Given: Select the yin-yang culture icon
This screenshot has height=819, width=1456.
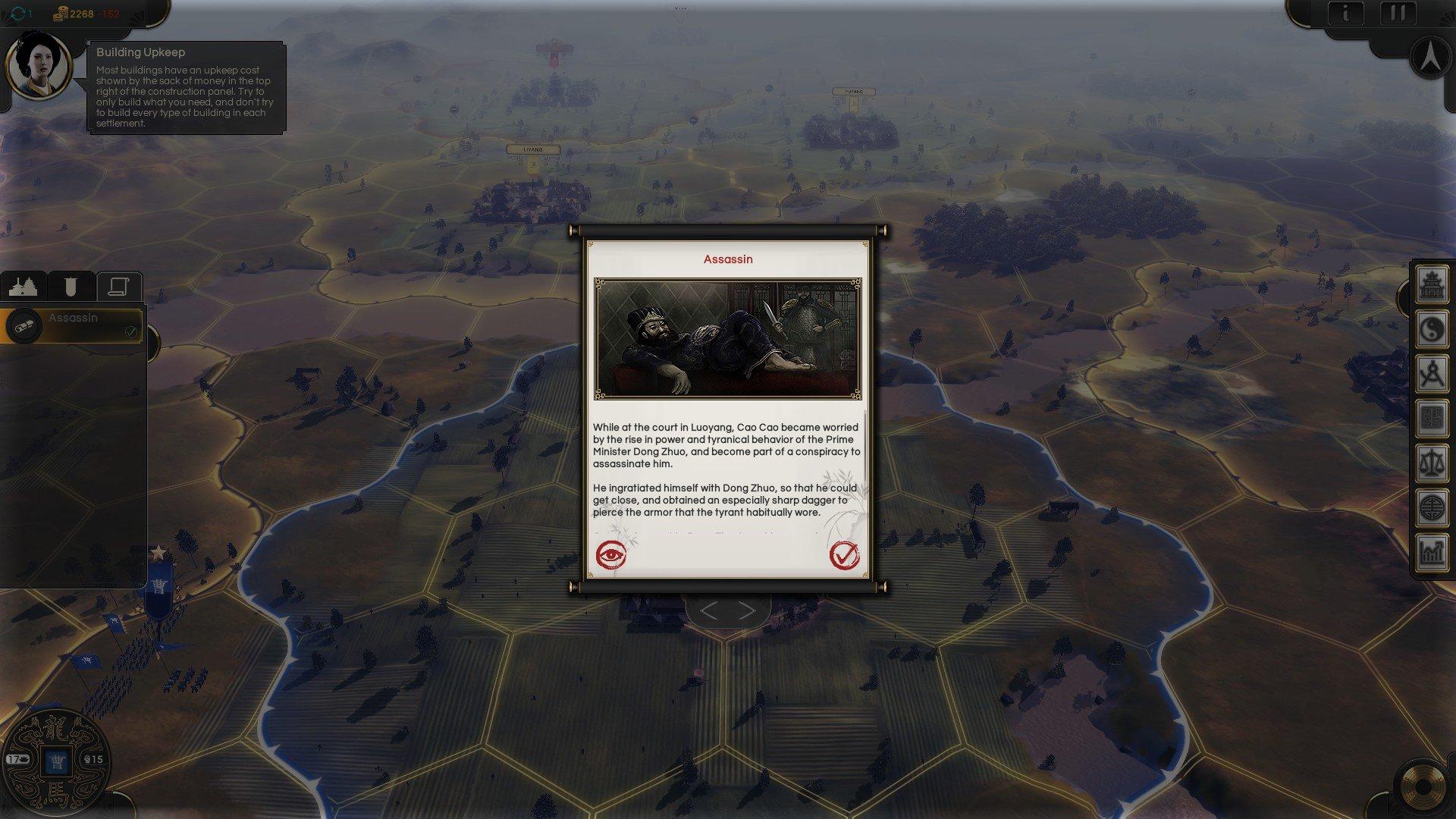Looking at the screenshot, I should [x=1432, y=328].
